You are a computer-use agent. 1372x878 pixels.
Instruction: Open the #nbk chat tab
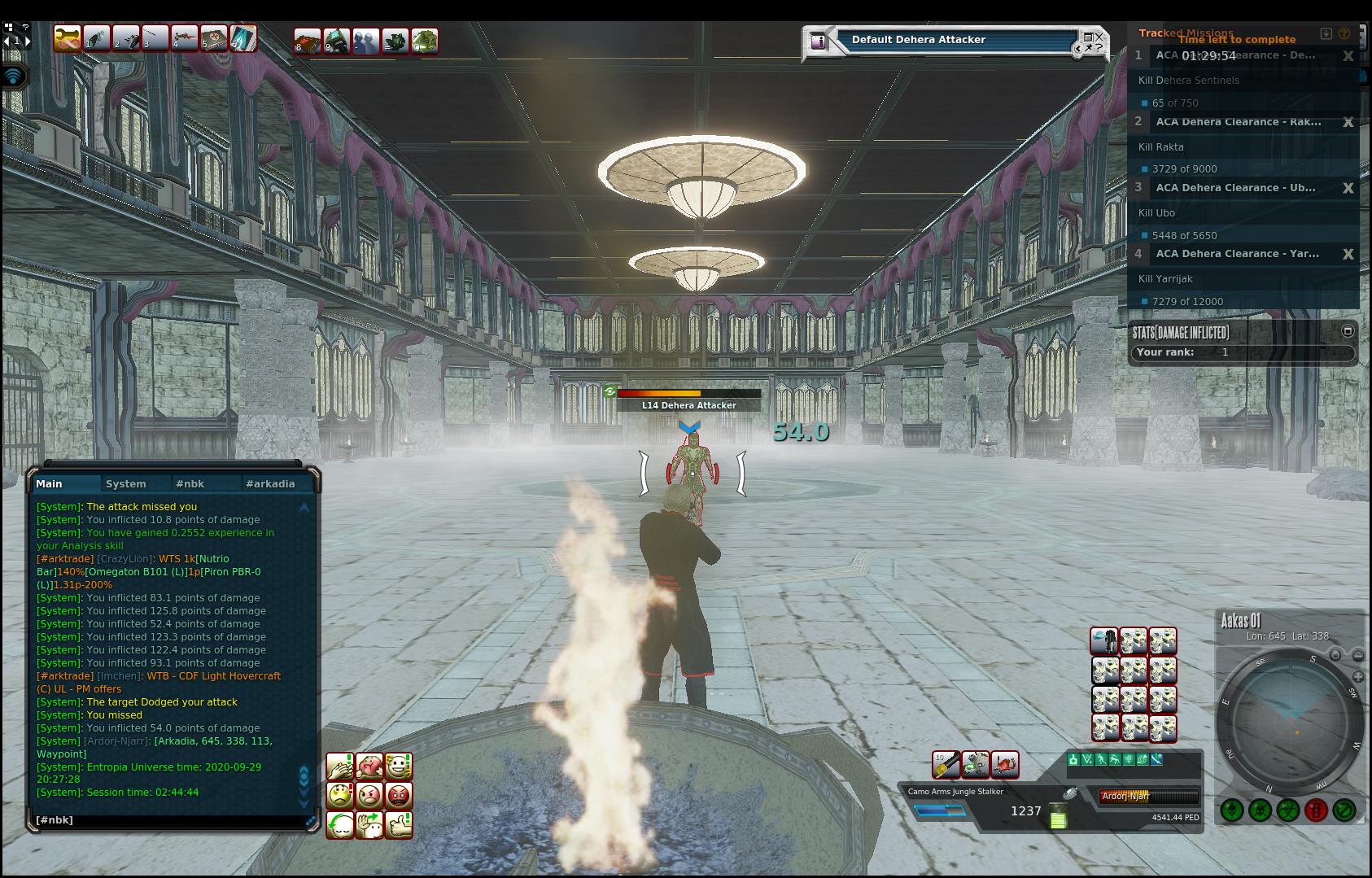pos(190,483)
